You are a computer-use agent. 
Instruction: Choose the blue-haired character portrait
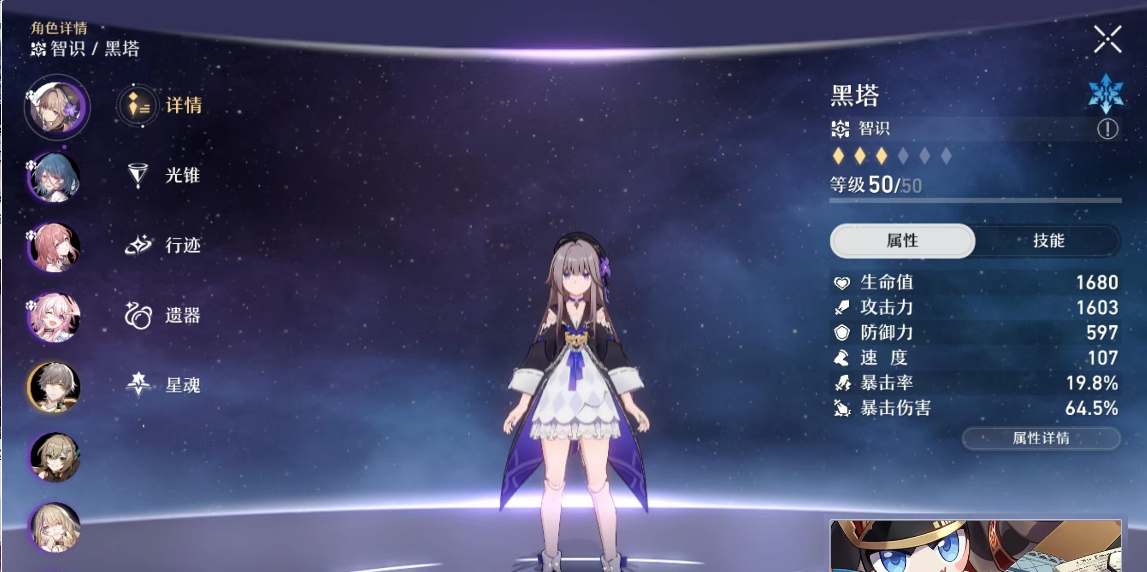pyautogui.click(x=53, y=178)
